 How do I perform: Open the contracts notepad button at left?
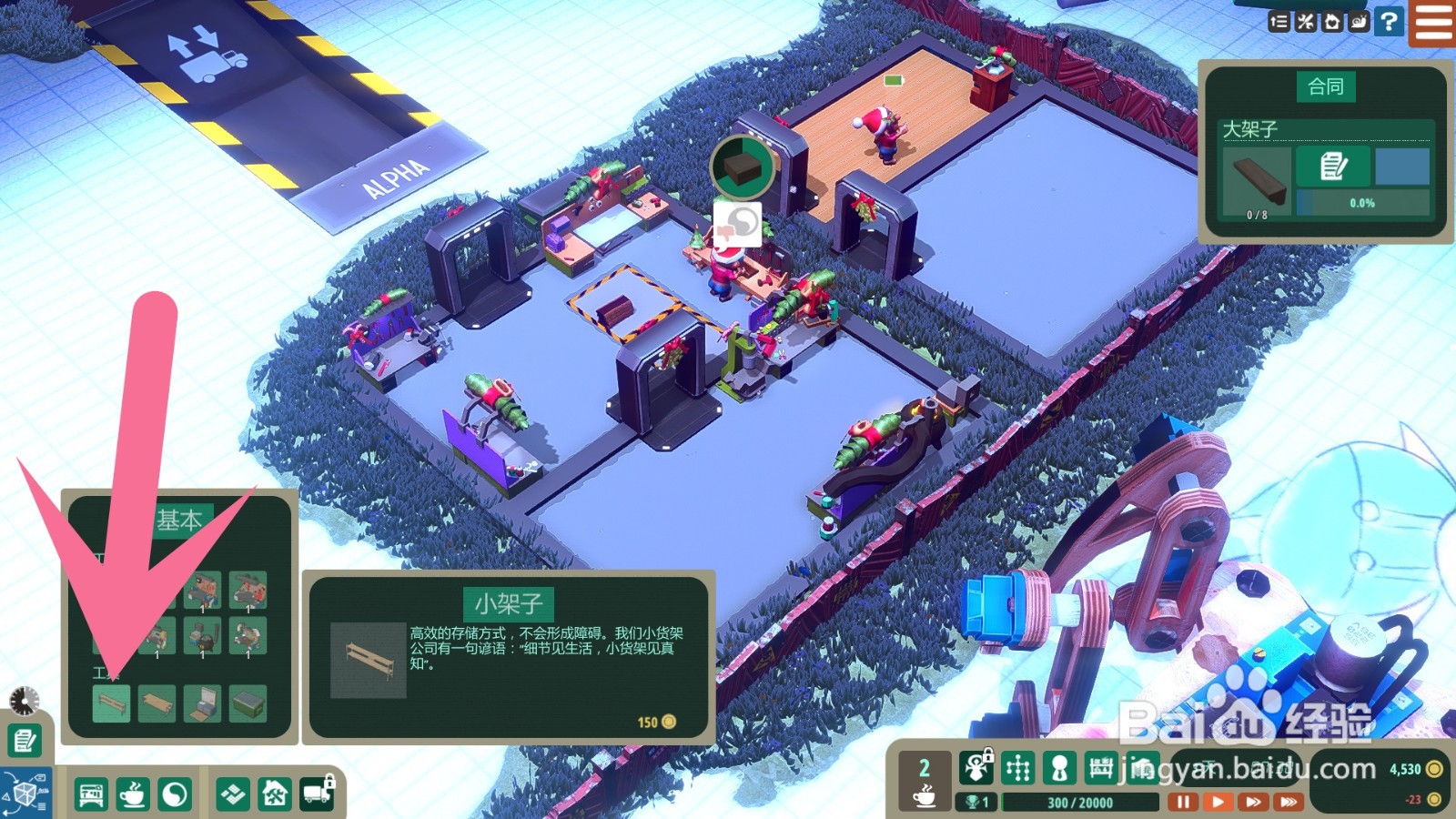coord(25,741)
